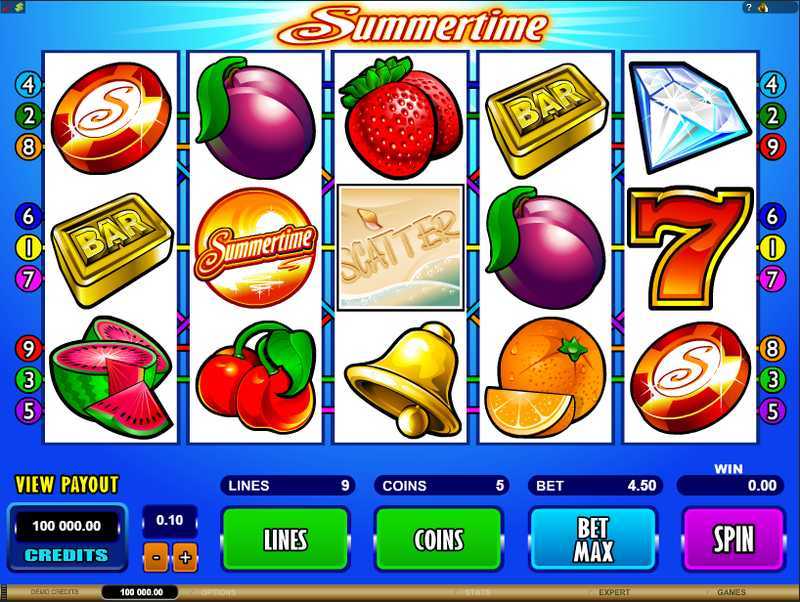Open the View Payout table
Screen dimensions: 800x602
coord(67,485)
